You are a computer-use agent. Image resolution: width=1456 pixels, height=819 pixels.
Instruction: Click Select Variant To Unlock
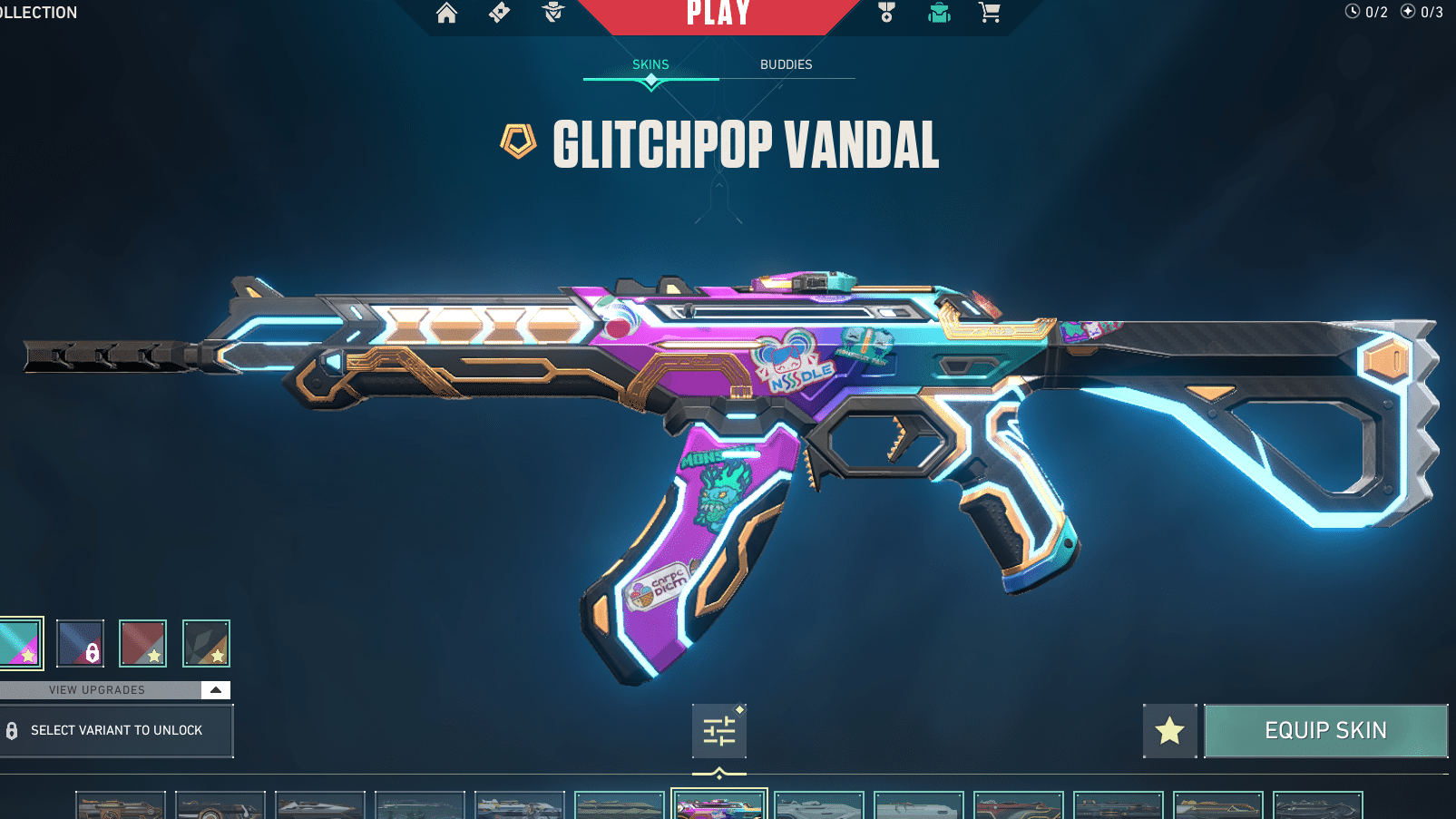pyautogui.click(x=117, y=730)
